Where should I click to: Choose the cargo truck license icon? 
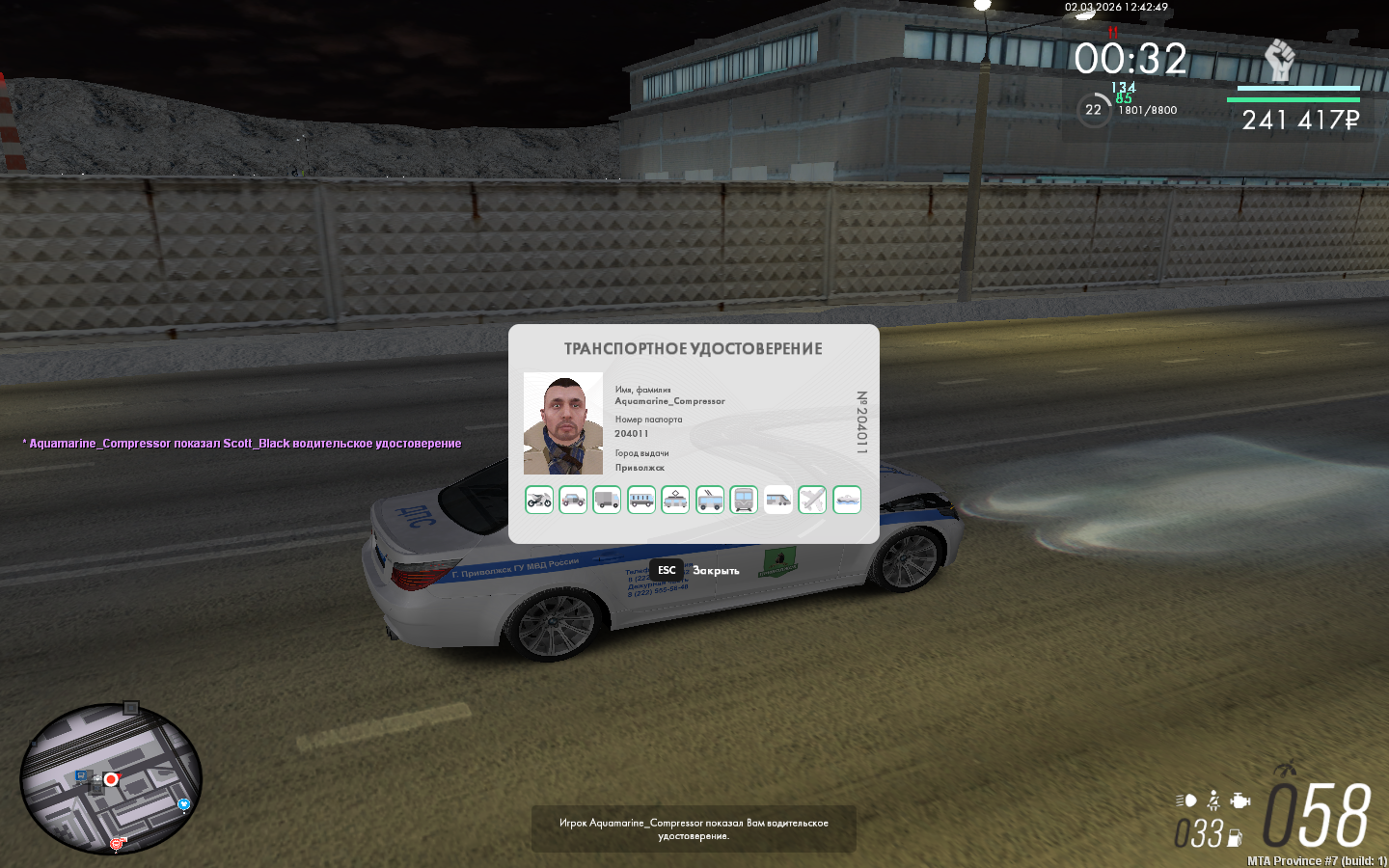[x=607, y=500]
